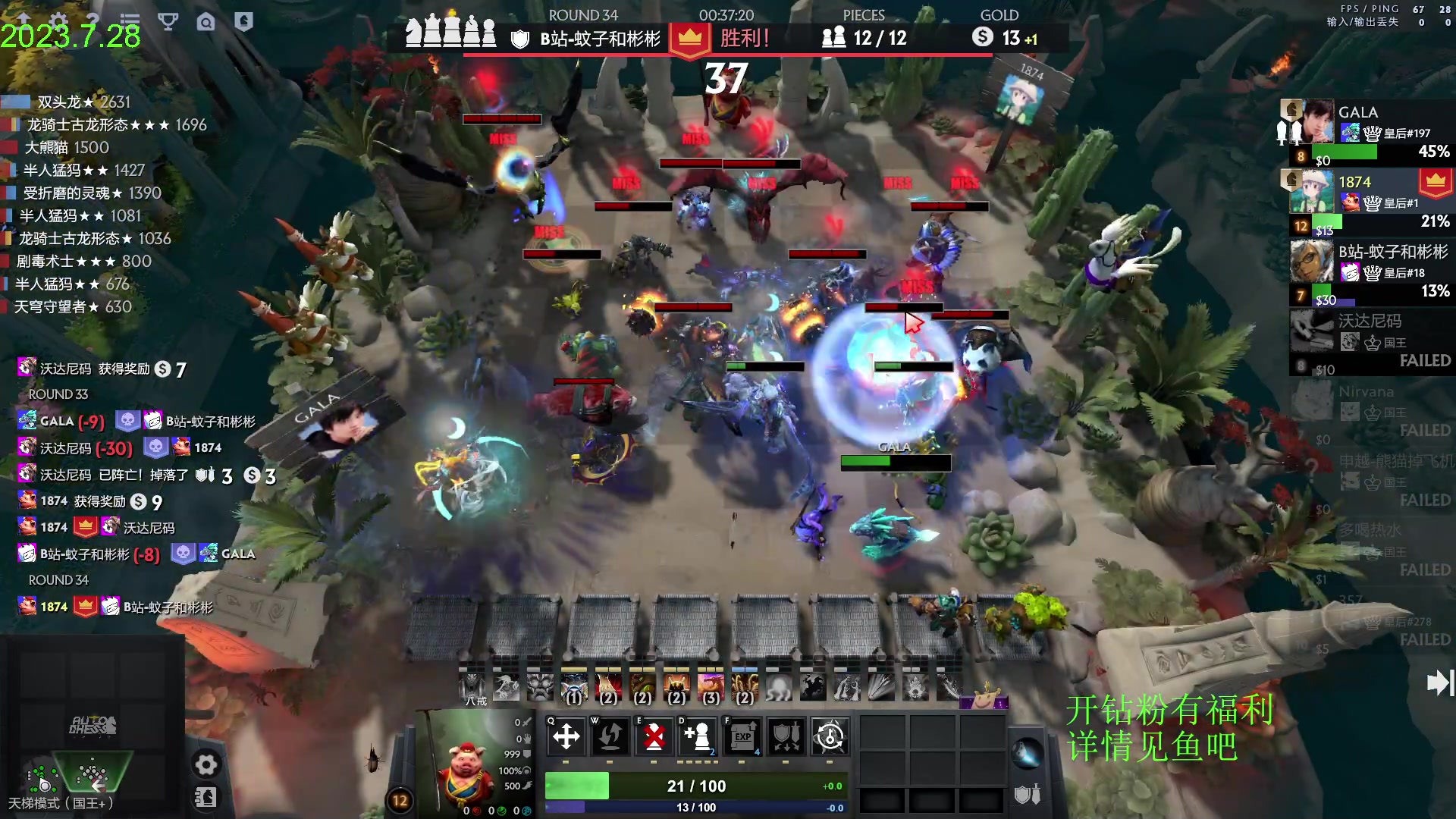Screen dimensions: 1456x819
Task: Open the gear button beside the minimap
Action: (206, 764)
